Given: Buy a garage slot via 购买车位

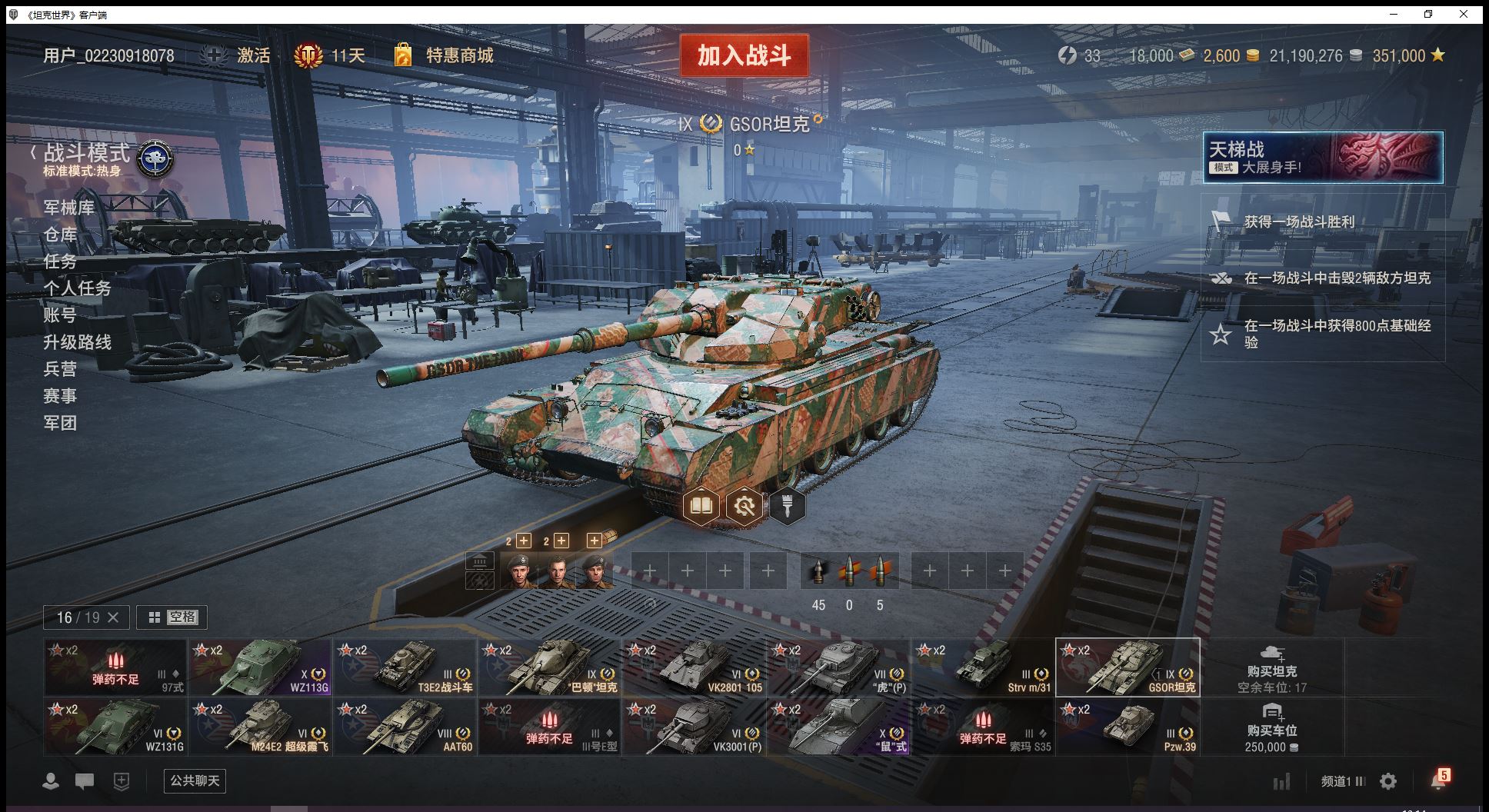Looking at the screenshot, I should tap(1271, 726).
